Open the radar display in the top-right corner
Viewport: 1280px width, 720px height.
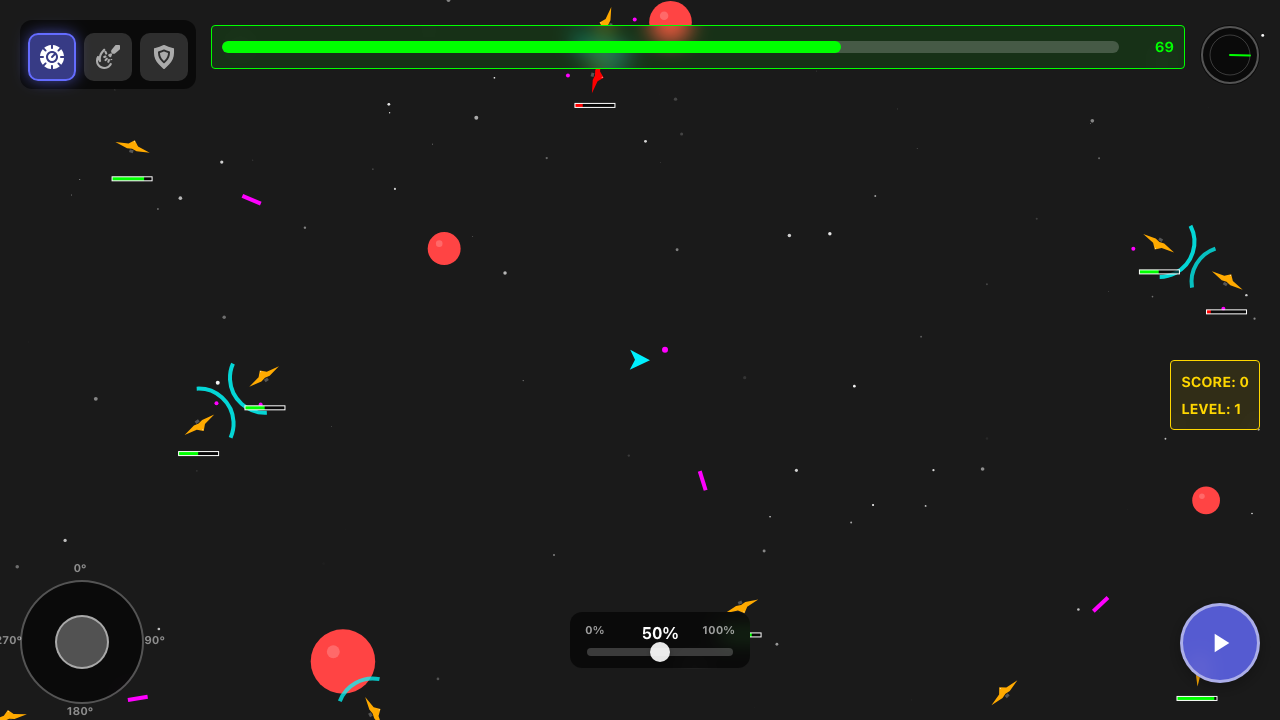coord(1229,54)
